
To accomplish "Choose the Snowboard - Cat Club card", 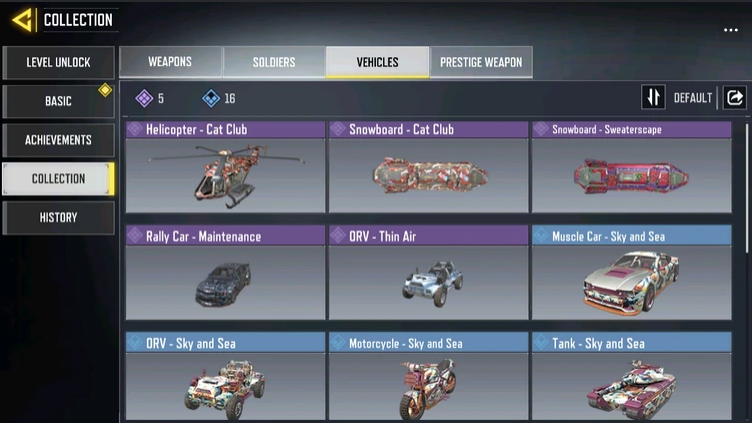I will point(428,168).
